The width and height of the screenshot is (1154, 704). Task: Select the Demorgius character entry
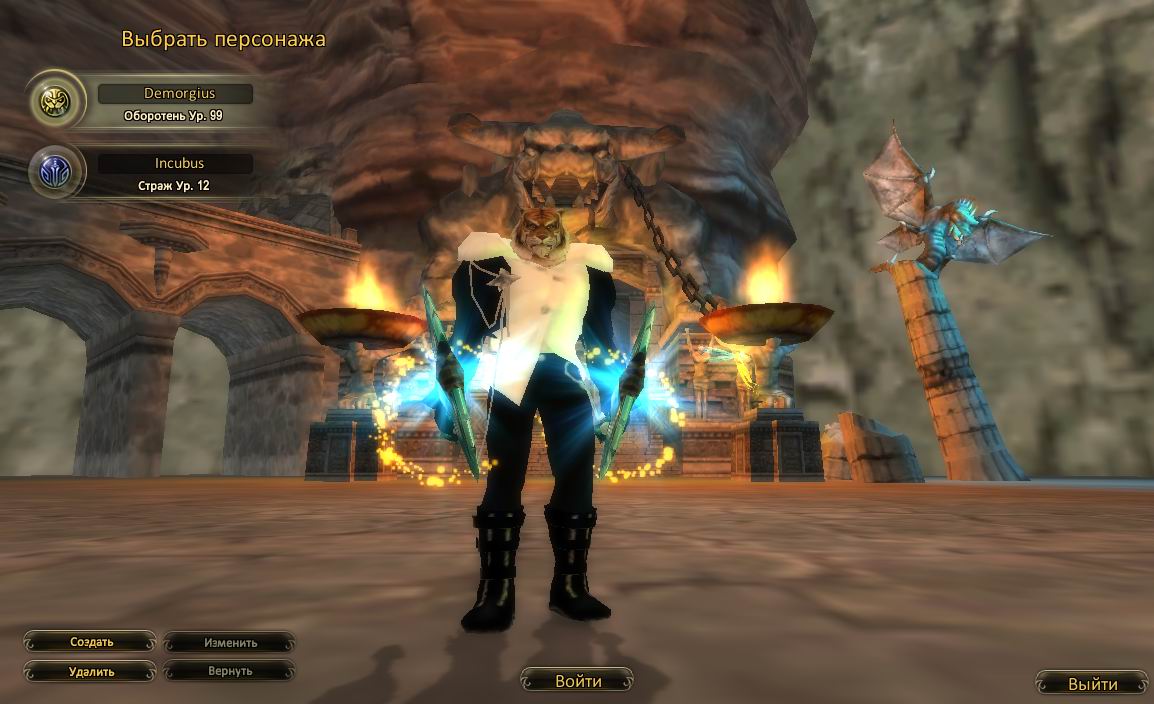[x=175, y=94]
